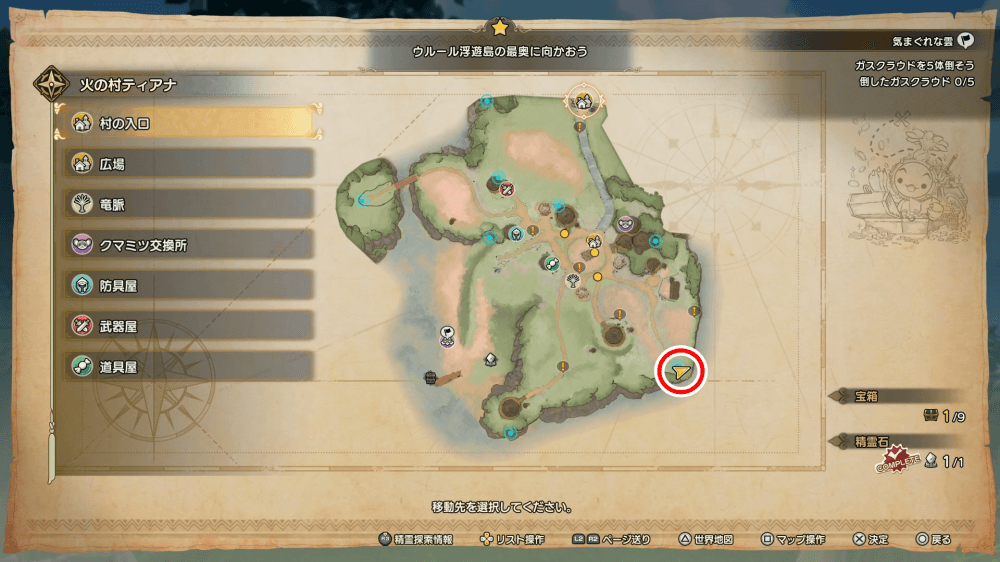Choose the 防具屋 armor shop entry
The image size is (1000, 562).
point(190,285)
